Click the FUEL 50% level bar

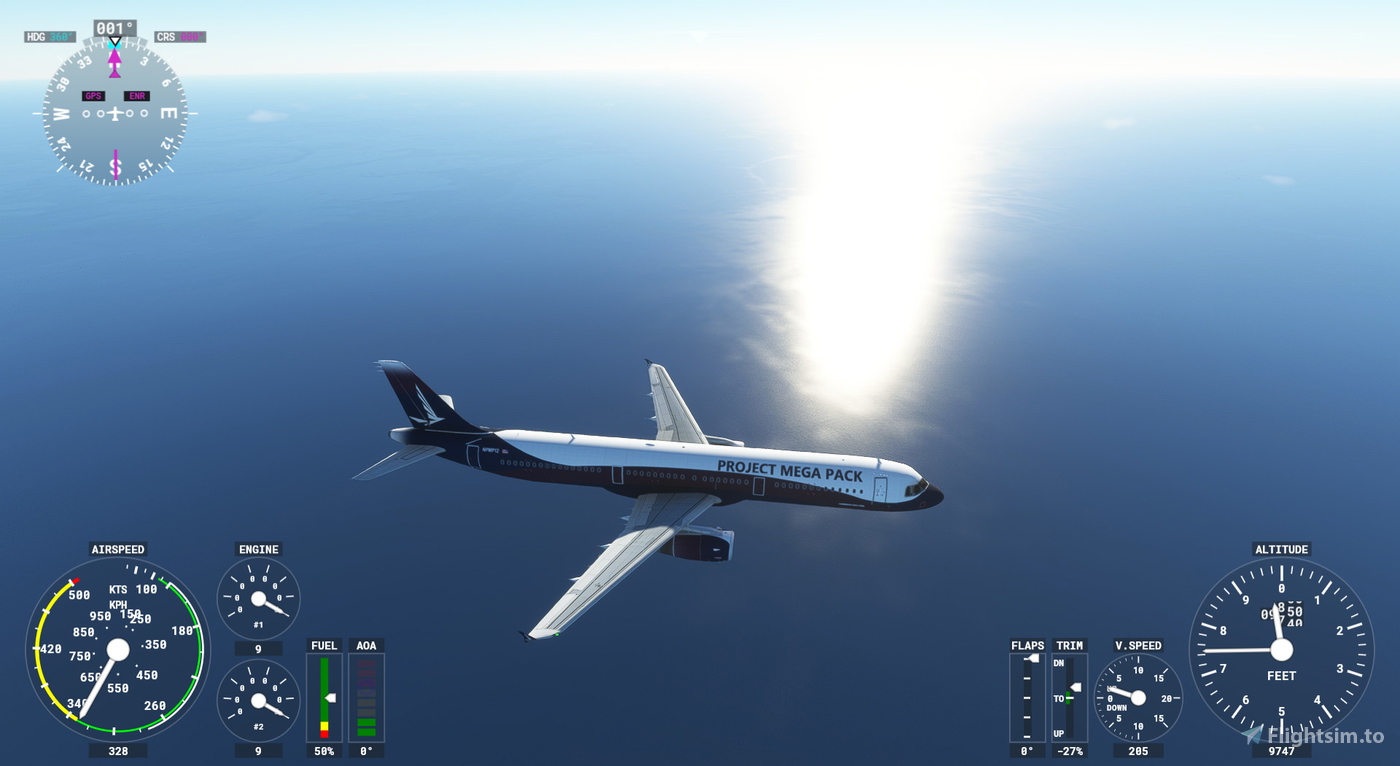click(324, 695)
